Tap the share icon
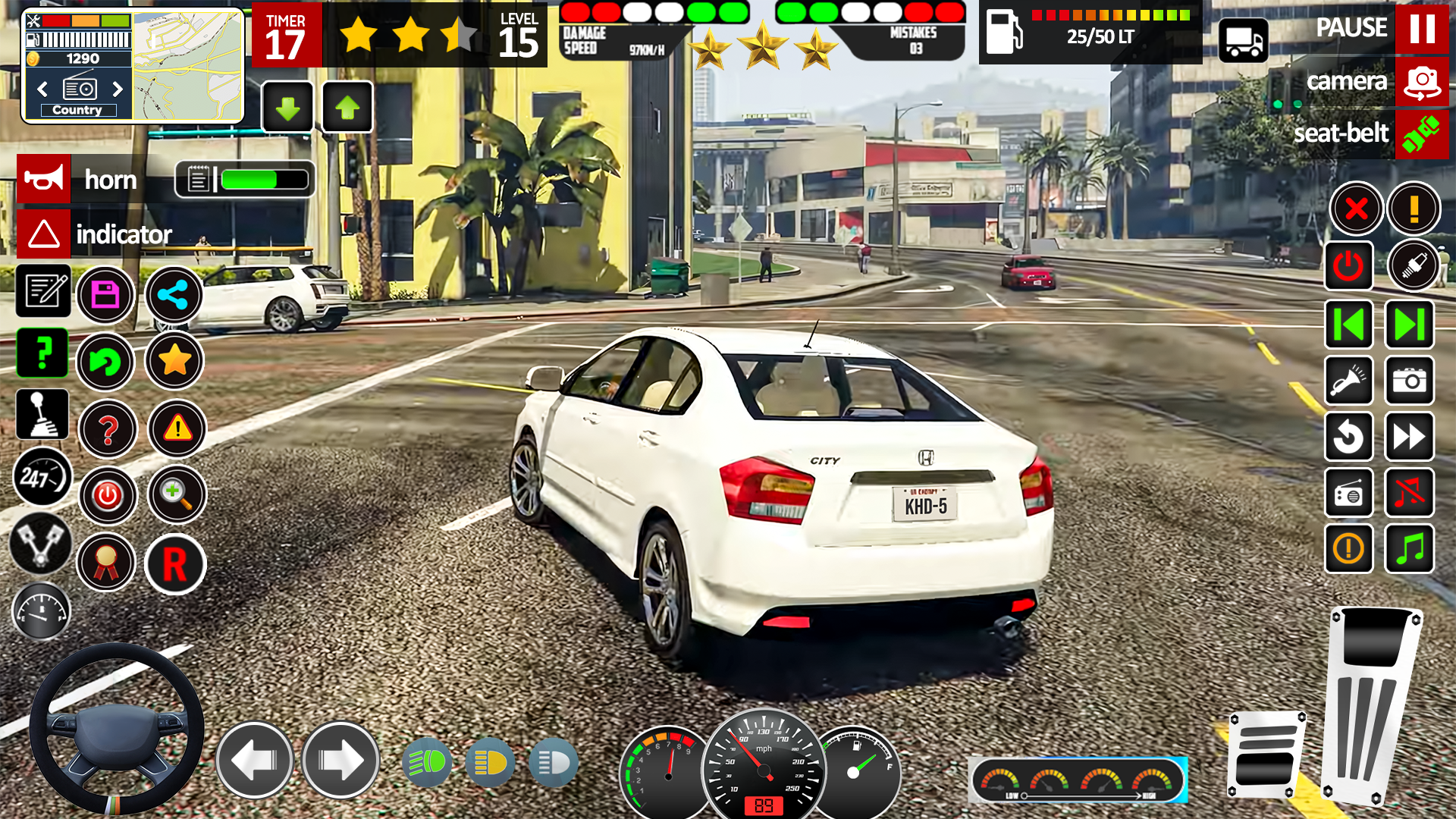1456x819 pixels. 174,295
